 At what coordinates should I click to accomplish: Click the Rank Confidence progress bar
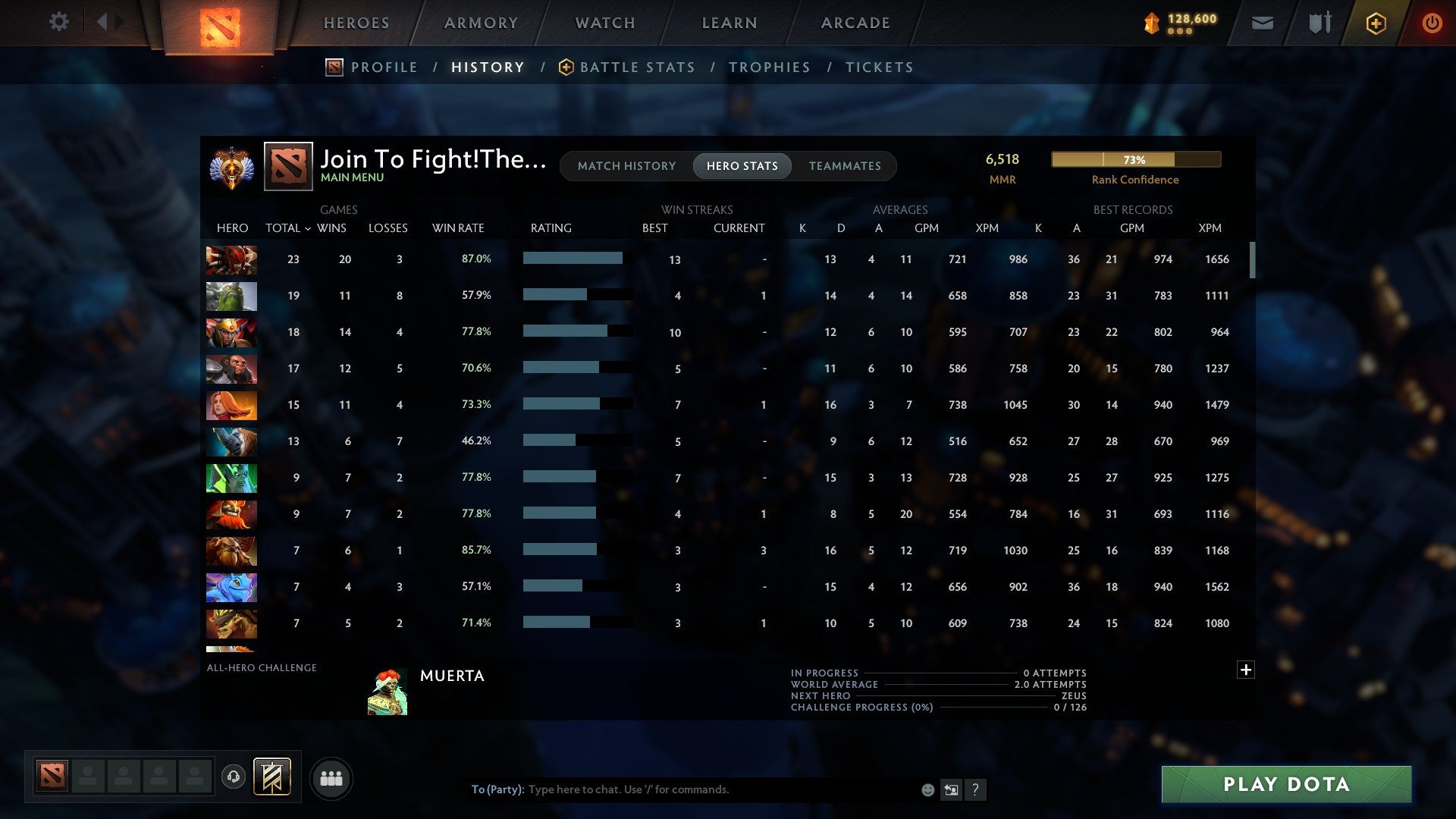1135,159
